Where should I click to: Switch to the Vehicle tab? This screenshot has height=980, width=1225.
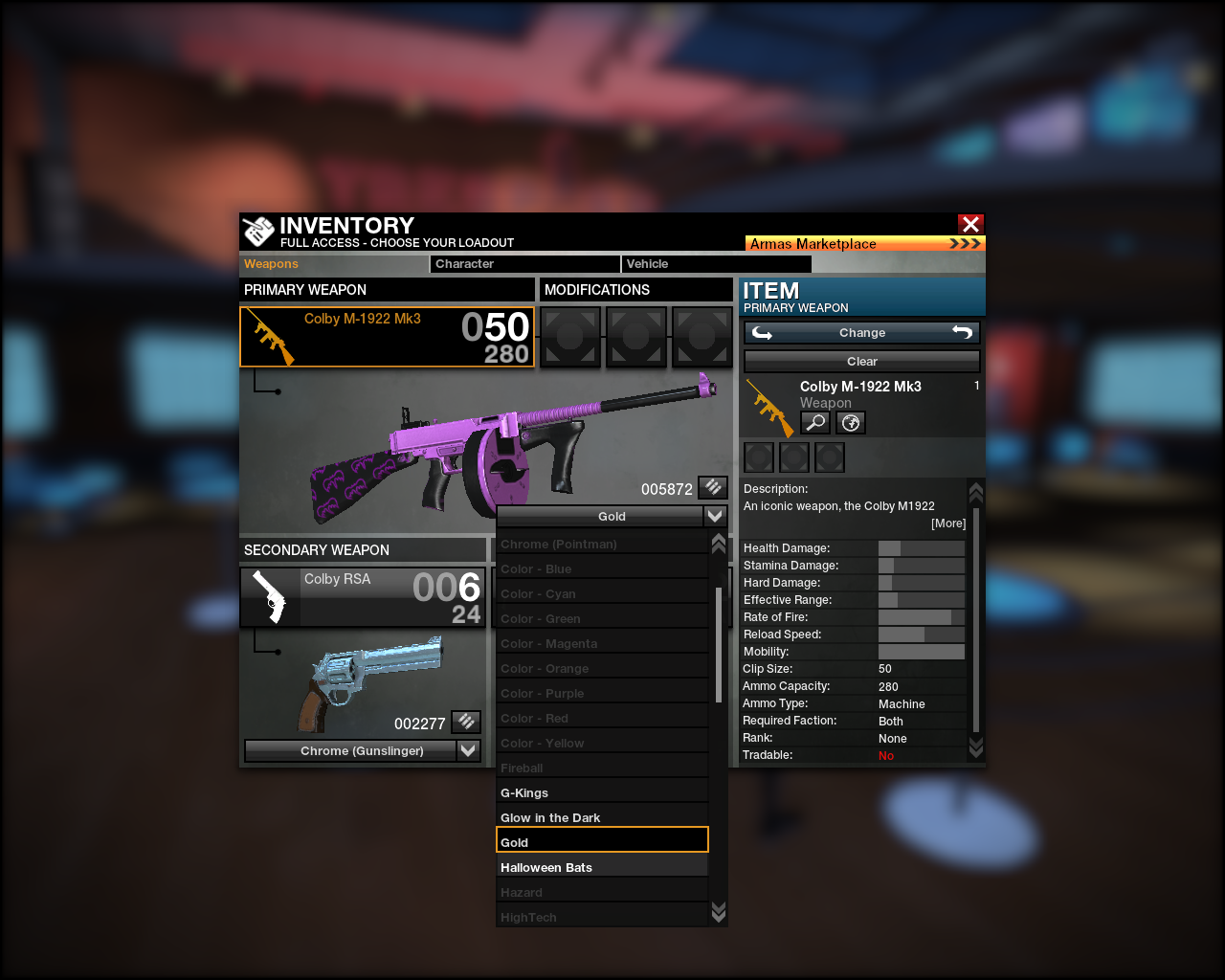click(x=716, y=264)
